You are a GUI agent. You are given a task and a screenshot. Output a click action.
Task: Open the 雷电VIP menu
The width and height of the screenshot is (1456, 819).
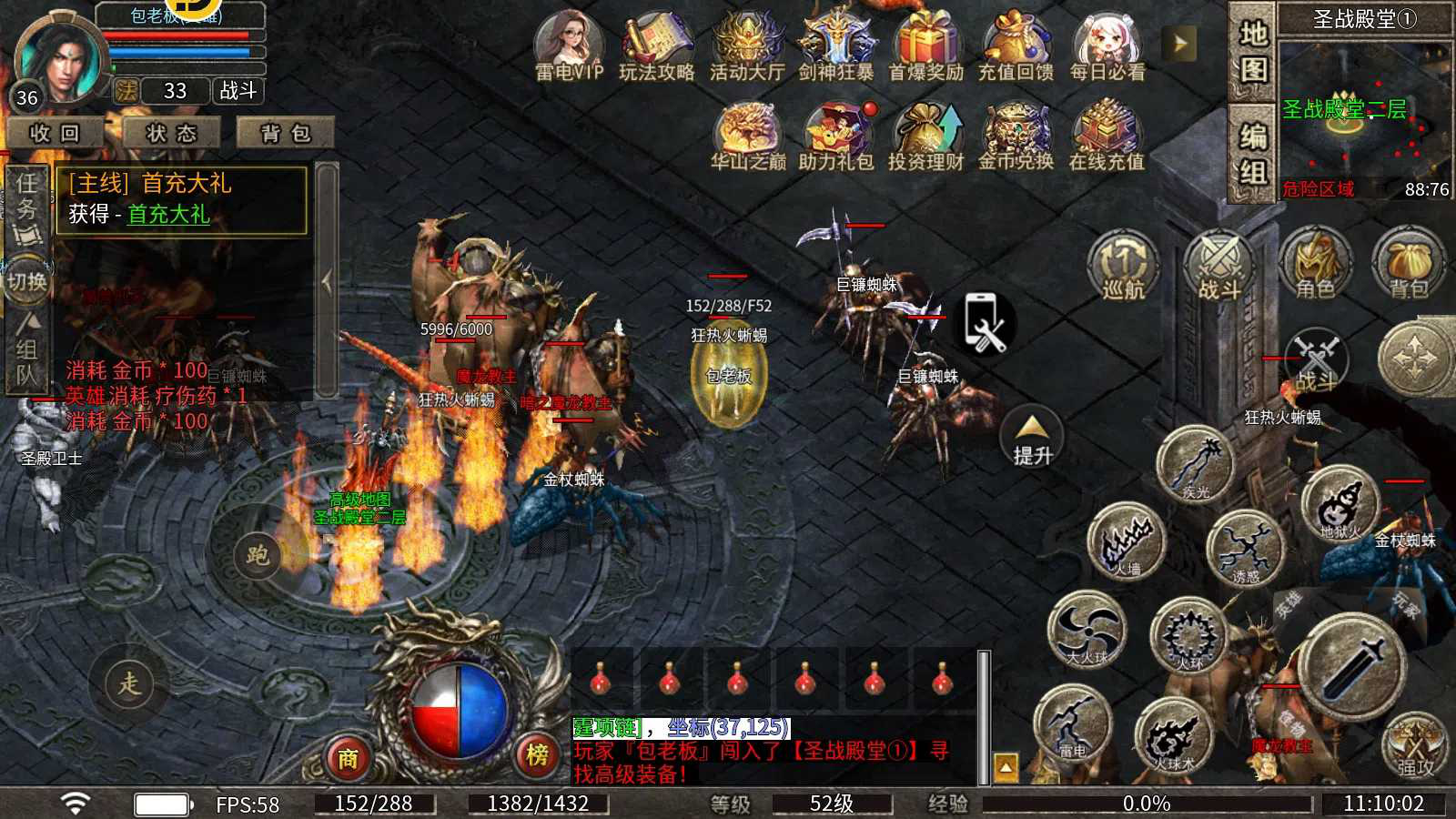(568, 45)
